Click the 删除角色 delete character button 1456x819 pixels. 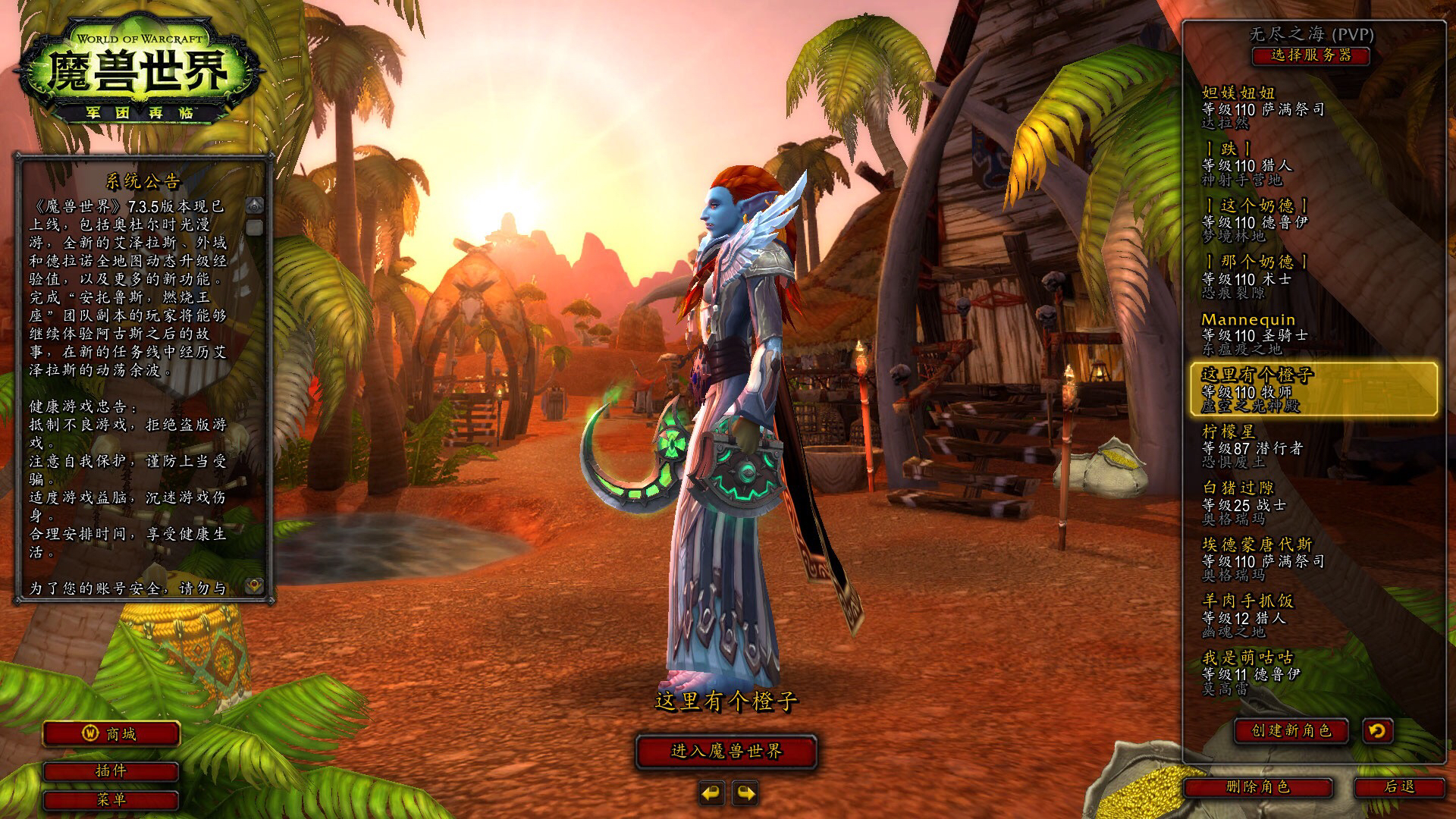pyautogui.click(x=1257, y=787)
